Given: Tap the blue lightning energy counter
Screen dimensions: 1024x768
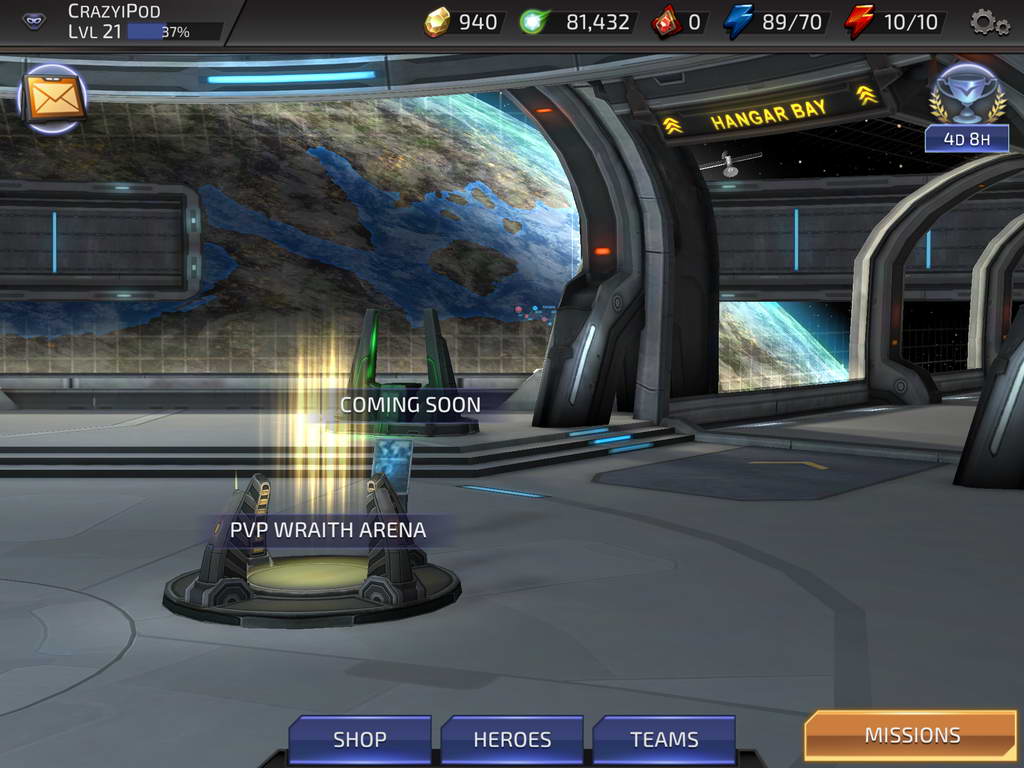Looking at the screenshot, I should coord(780,22).
